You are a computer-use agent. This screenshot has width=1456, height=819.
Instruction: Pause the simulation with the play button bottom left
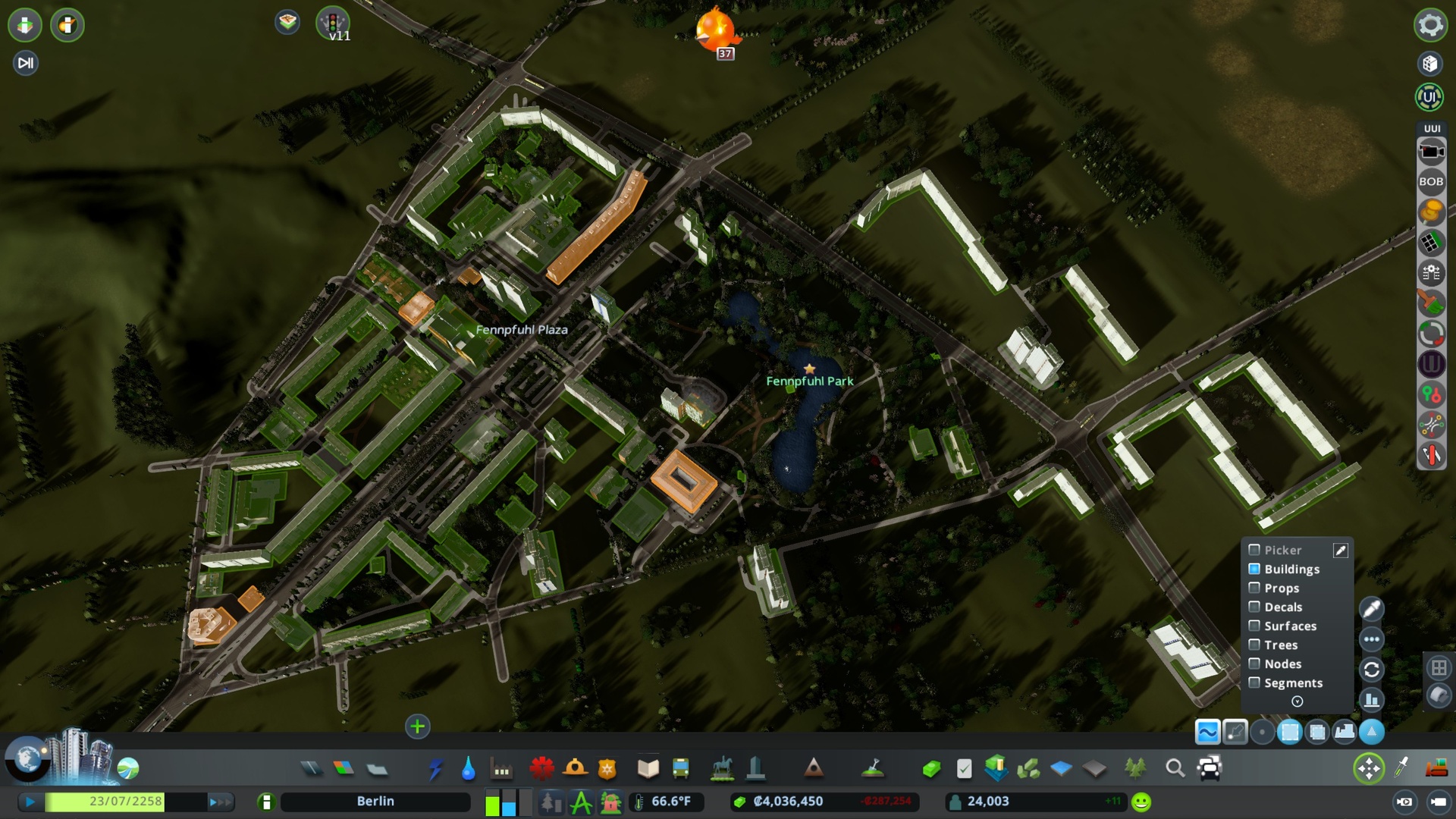click(x=30, y=801)
